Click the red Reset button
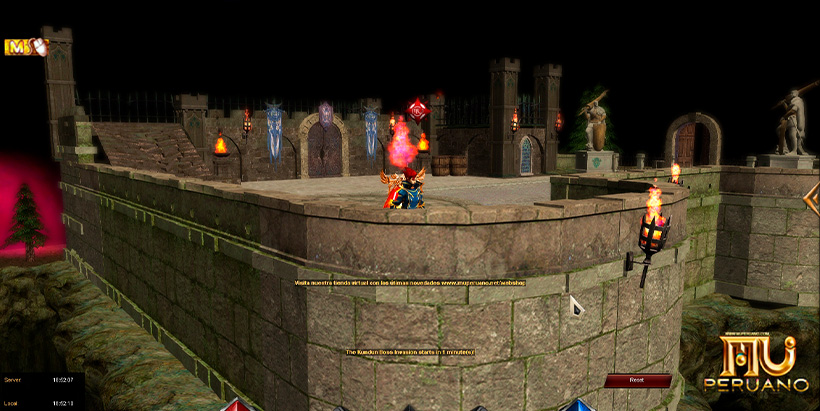This screenshot has width=820, height=411. tap(637, 380)
